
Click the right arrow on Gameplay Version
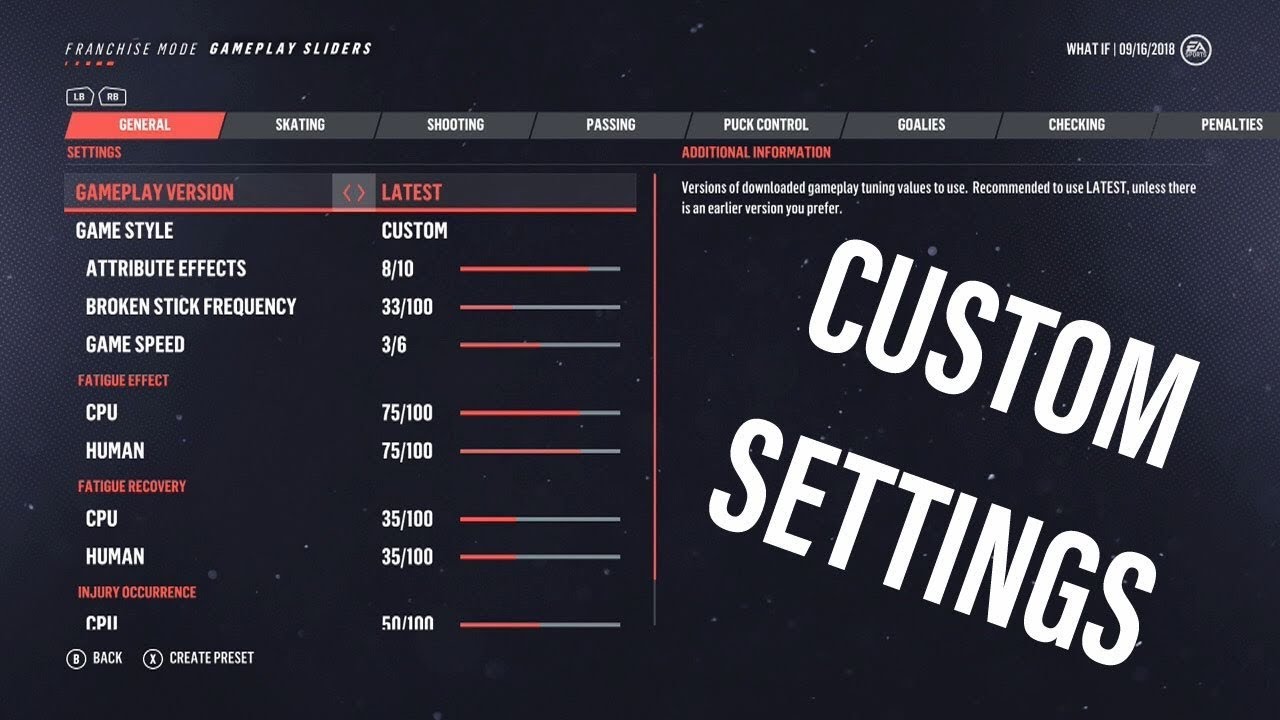point(359,192)
